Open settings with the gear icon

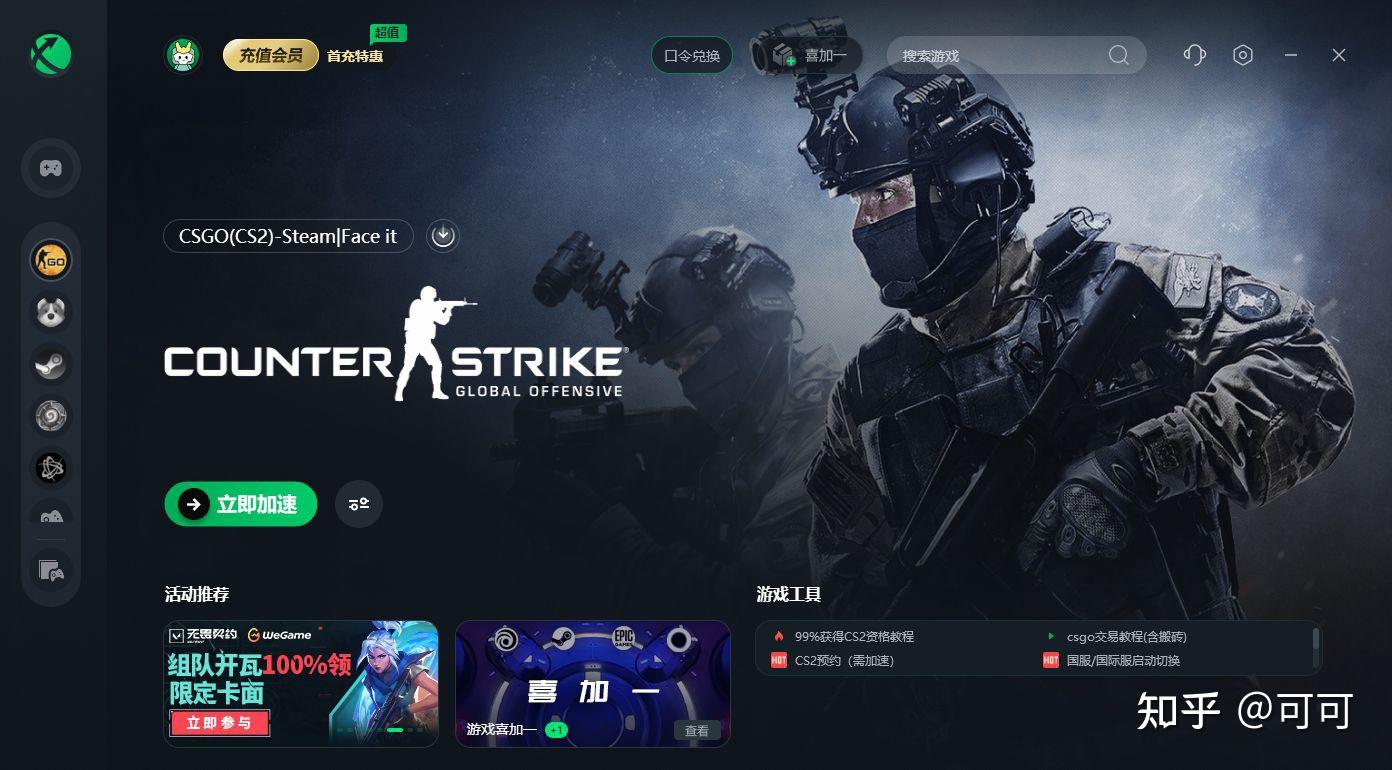(x=1243, y=55)
